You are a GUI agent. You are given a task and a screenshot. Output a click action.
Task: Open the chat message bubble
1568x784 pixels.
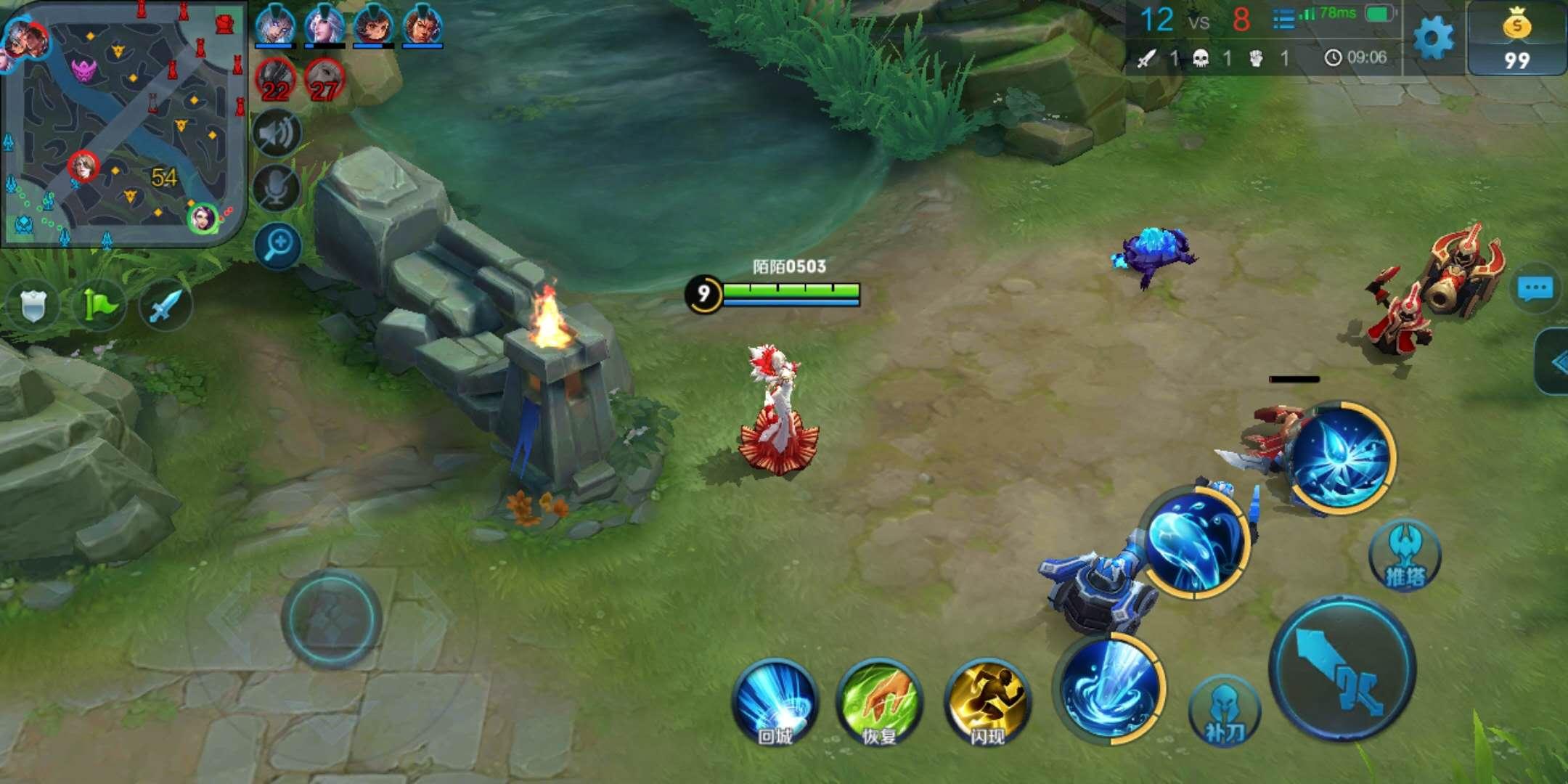click(1535, 289)
